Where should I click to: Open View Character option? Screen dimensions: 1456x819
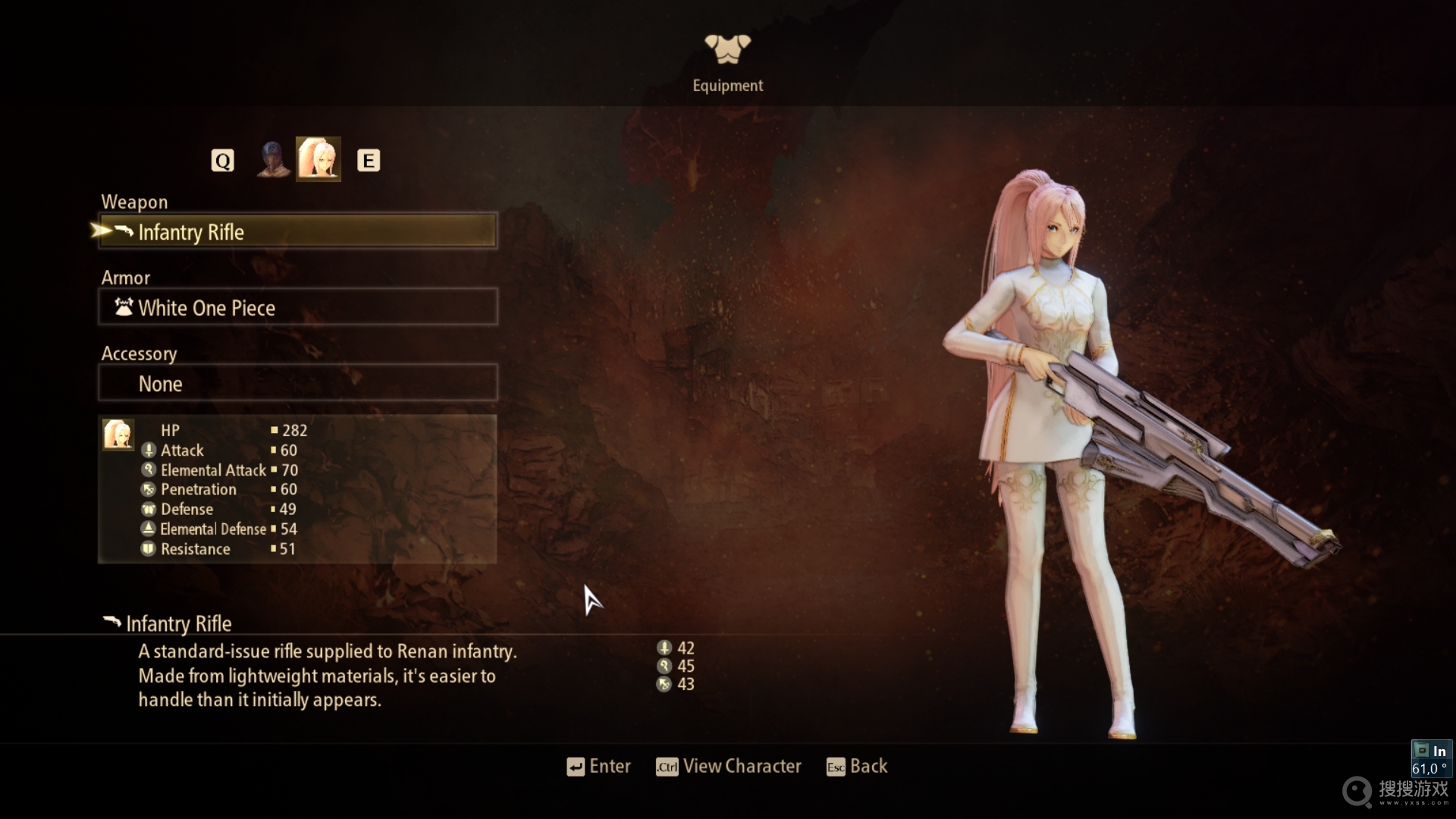[728, 767]
